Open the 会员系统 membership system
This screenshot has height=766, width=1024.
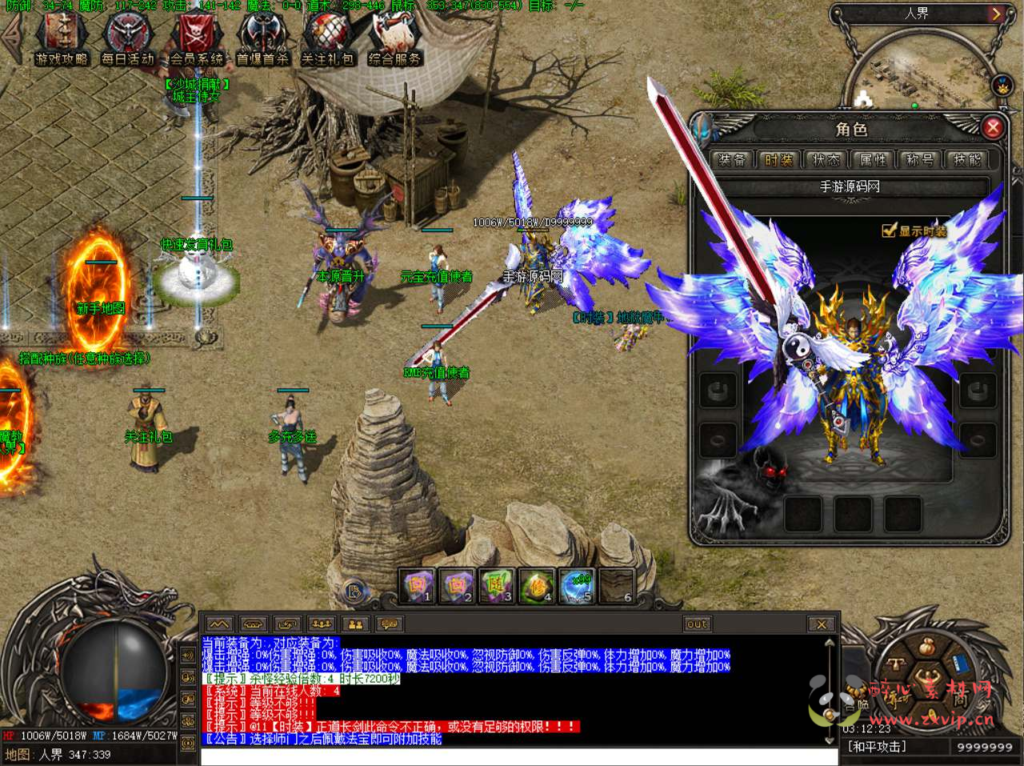196,38
